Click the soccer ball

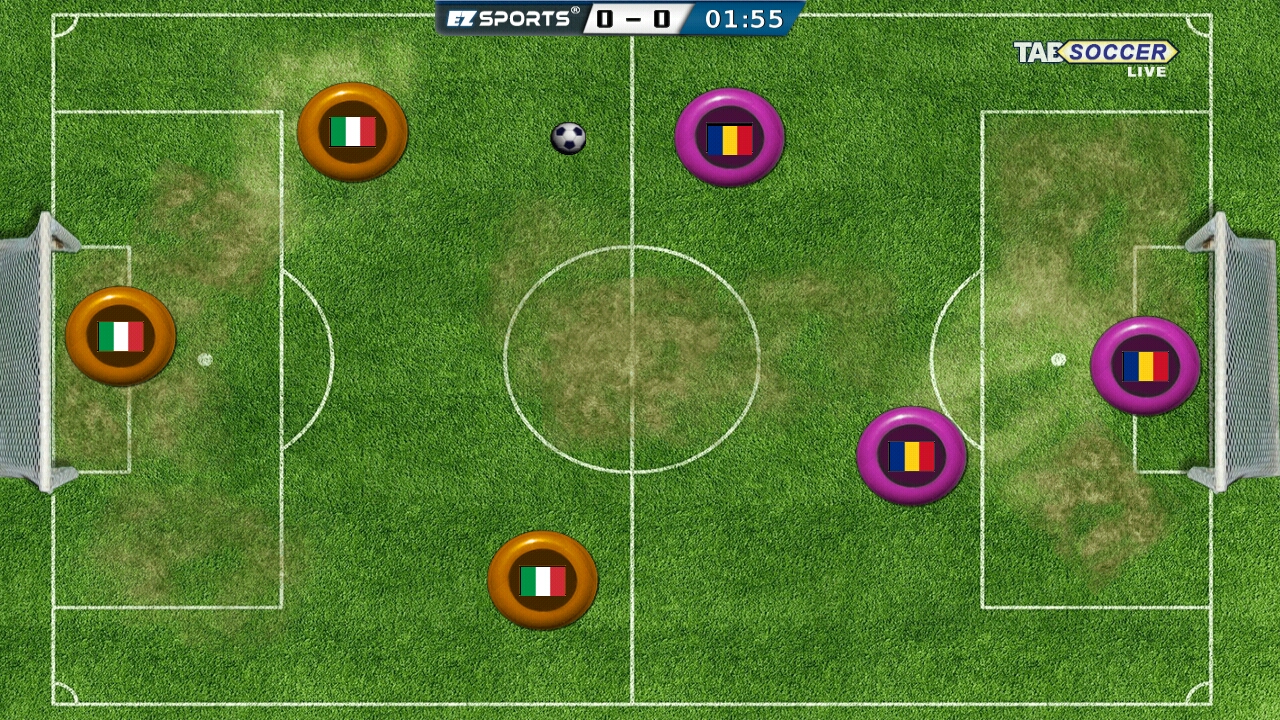568,138
